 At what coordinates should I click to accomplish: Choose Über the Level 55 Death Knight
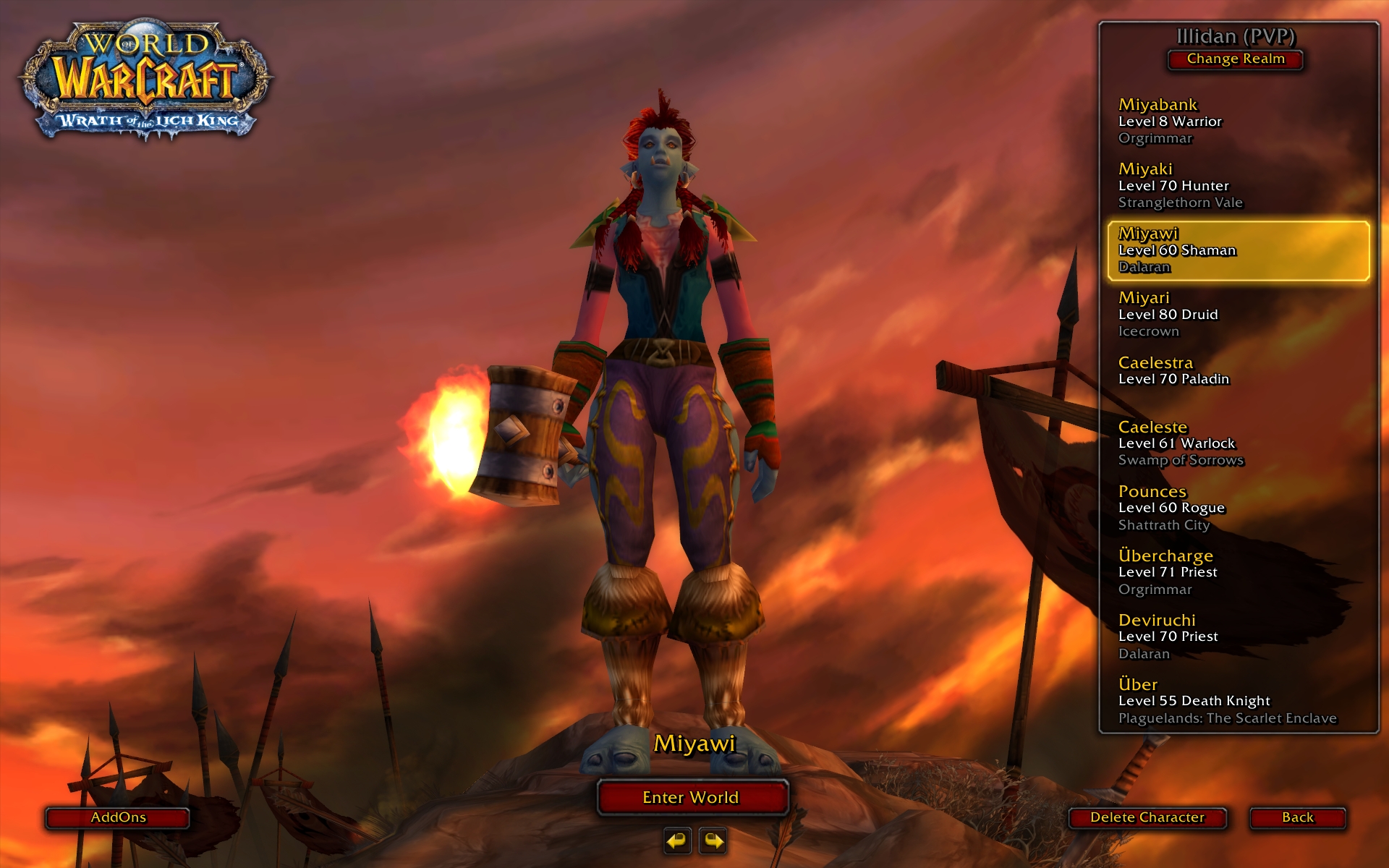(x=1237, y=701)
